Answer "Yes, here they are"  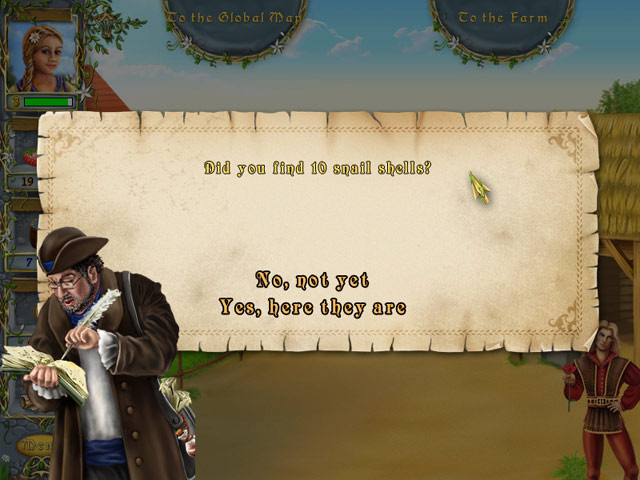(312, 308)
